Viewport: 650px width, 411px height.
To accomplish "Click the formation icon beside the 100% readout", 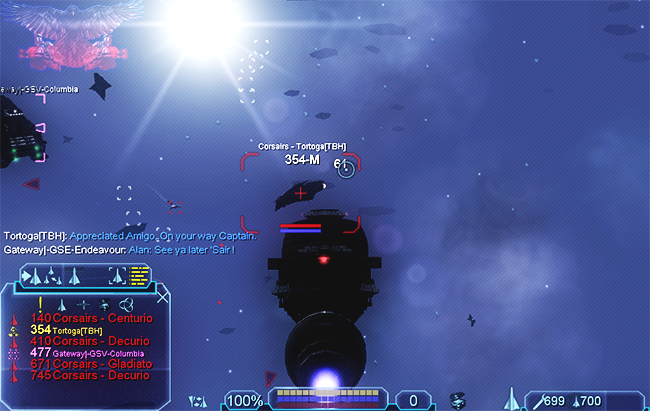I will pos(198,401).
